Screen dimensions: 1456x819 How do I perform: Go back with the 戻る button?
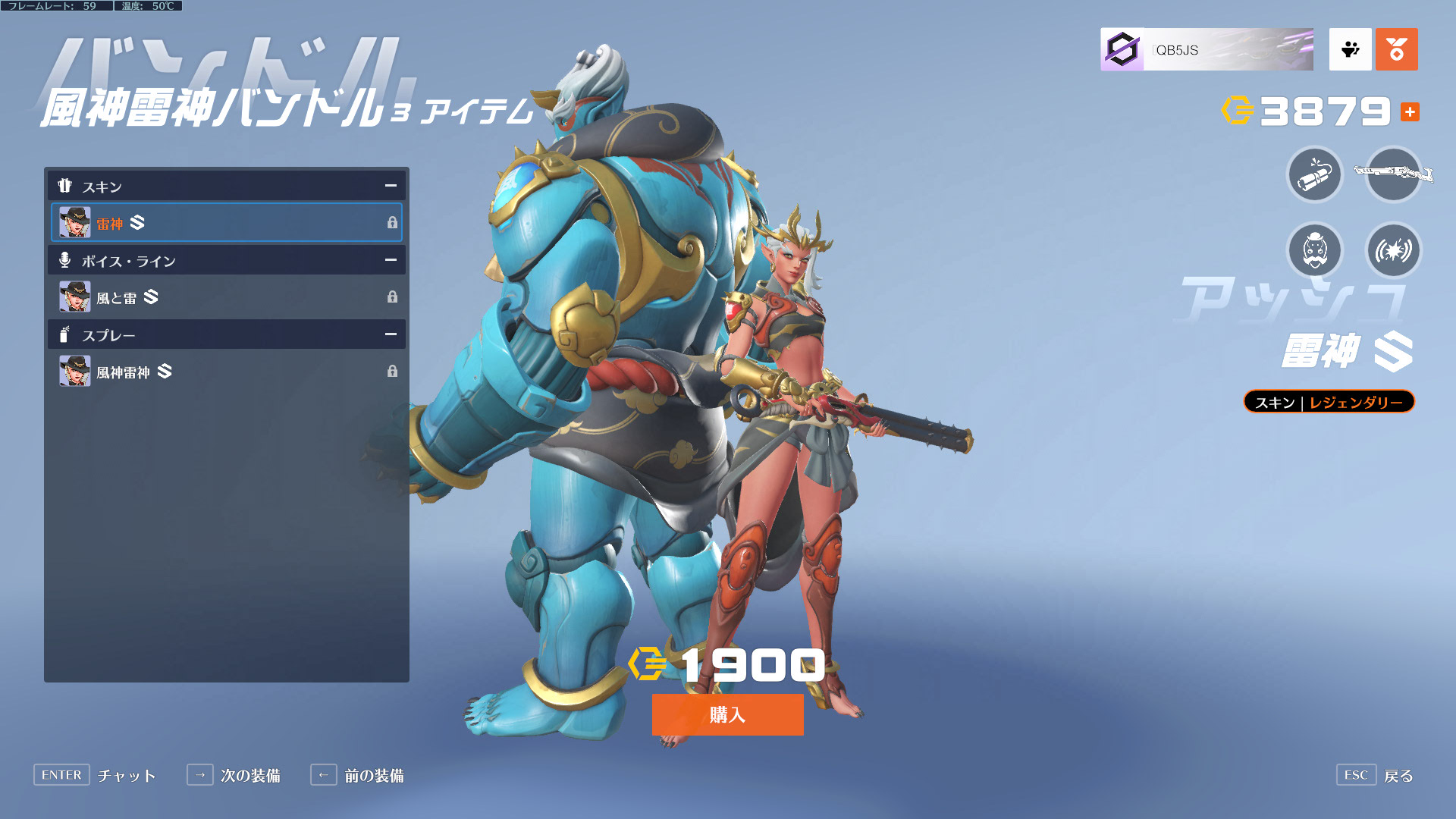click(1376, 775)
